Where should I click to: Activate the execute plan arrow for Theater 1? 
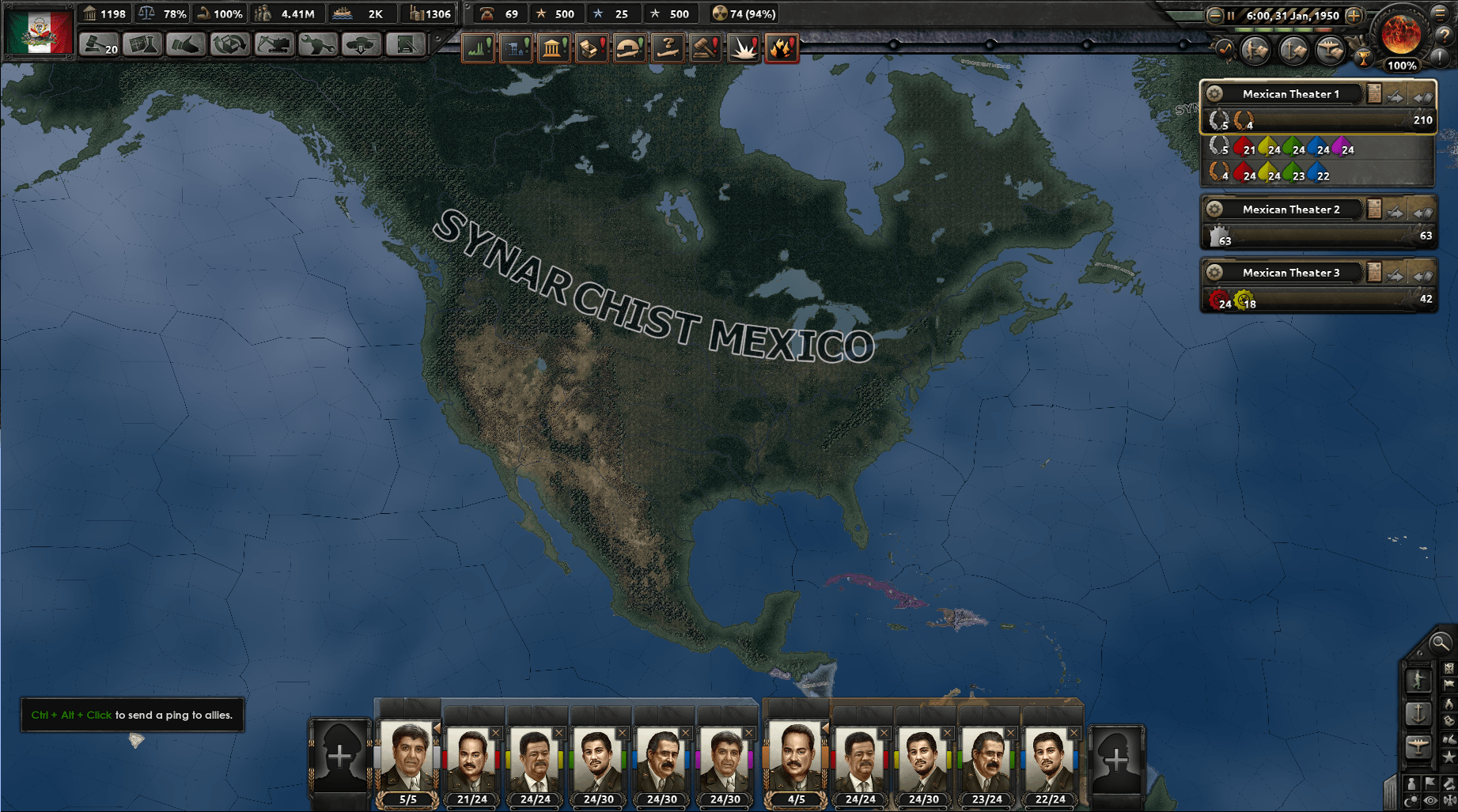[x=1394, y=96]
